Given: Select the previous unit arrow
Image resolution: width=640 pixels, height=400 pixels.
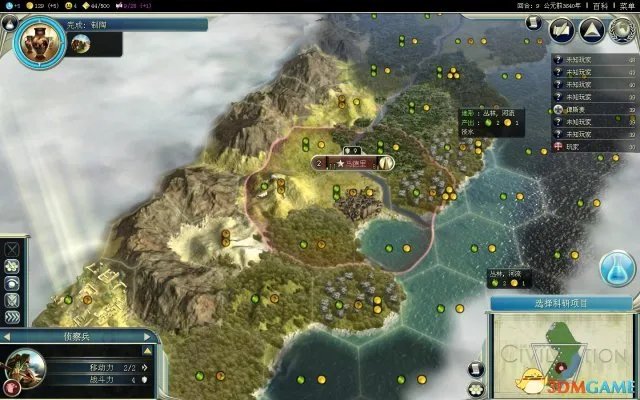Looking at the screenshot, I should [8, 338].
